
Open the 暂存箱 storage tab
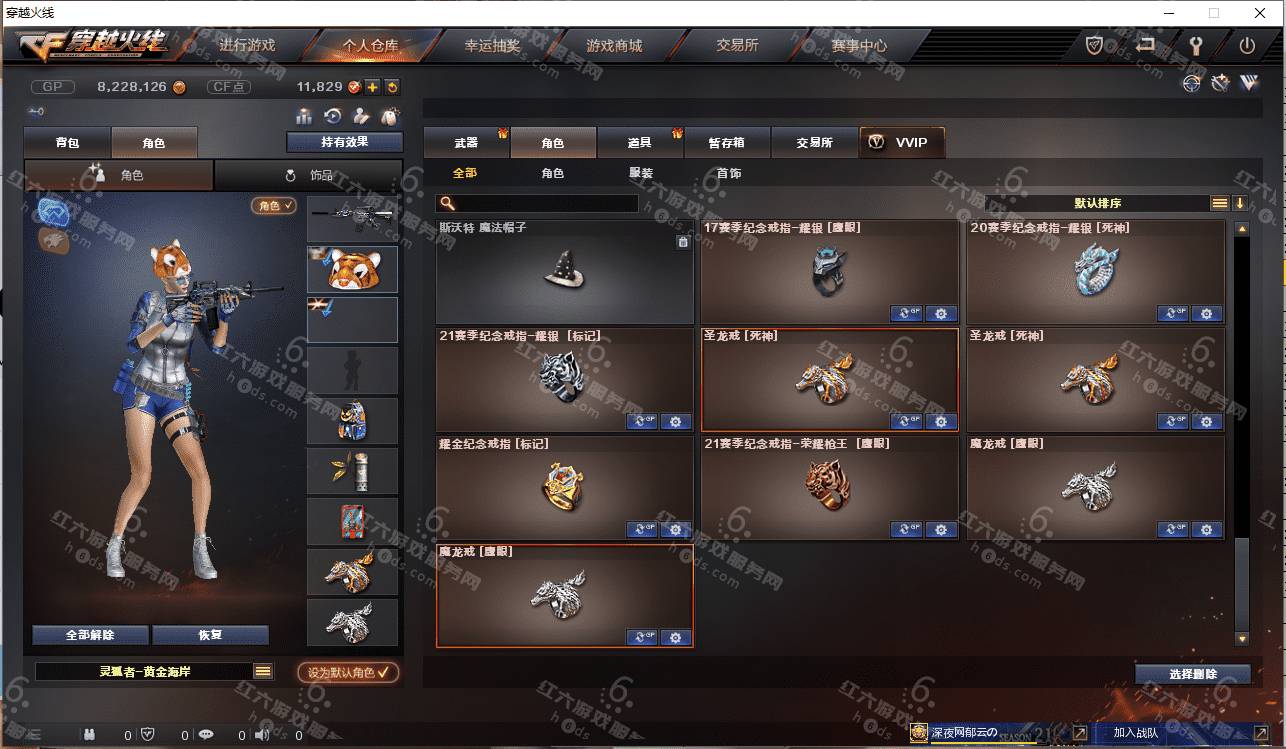(727, 143)
